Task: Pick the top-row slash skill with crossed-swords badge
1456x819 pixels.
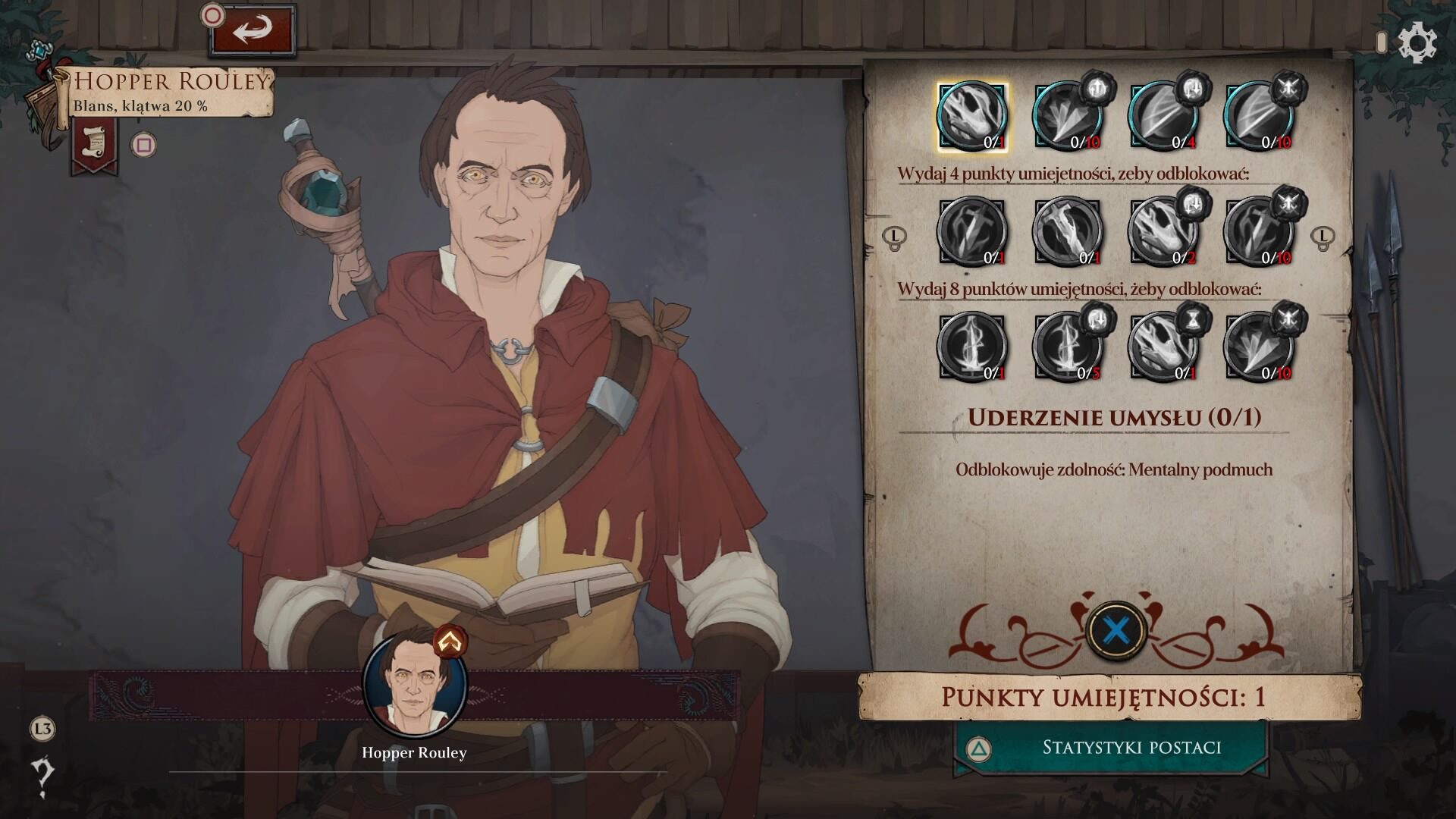Action: 1259,117
